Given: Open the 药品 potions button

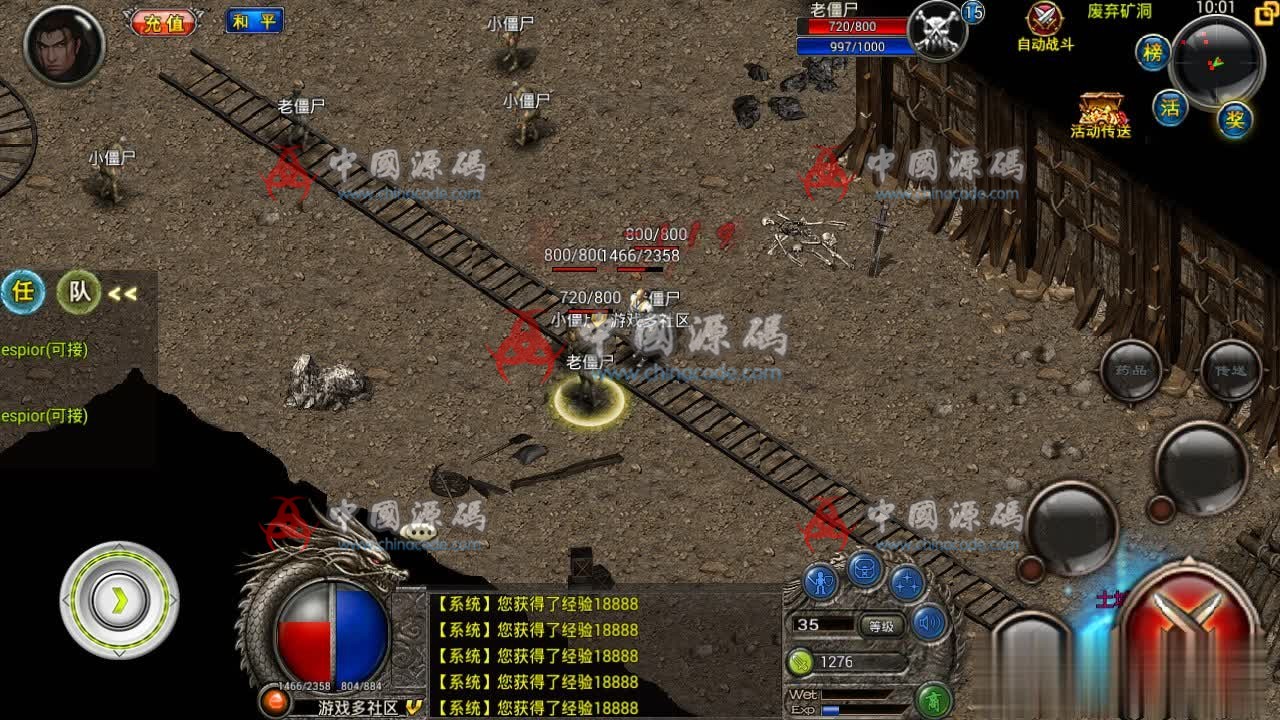Looking at the screenshot, I should click(x=1130, y=370).
